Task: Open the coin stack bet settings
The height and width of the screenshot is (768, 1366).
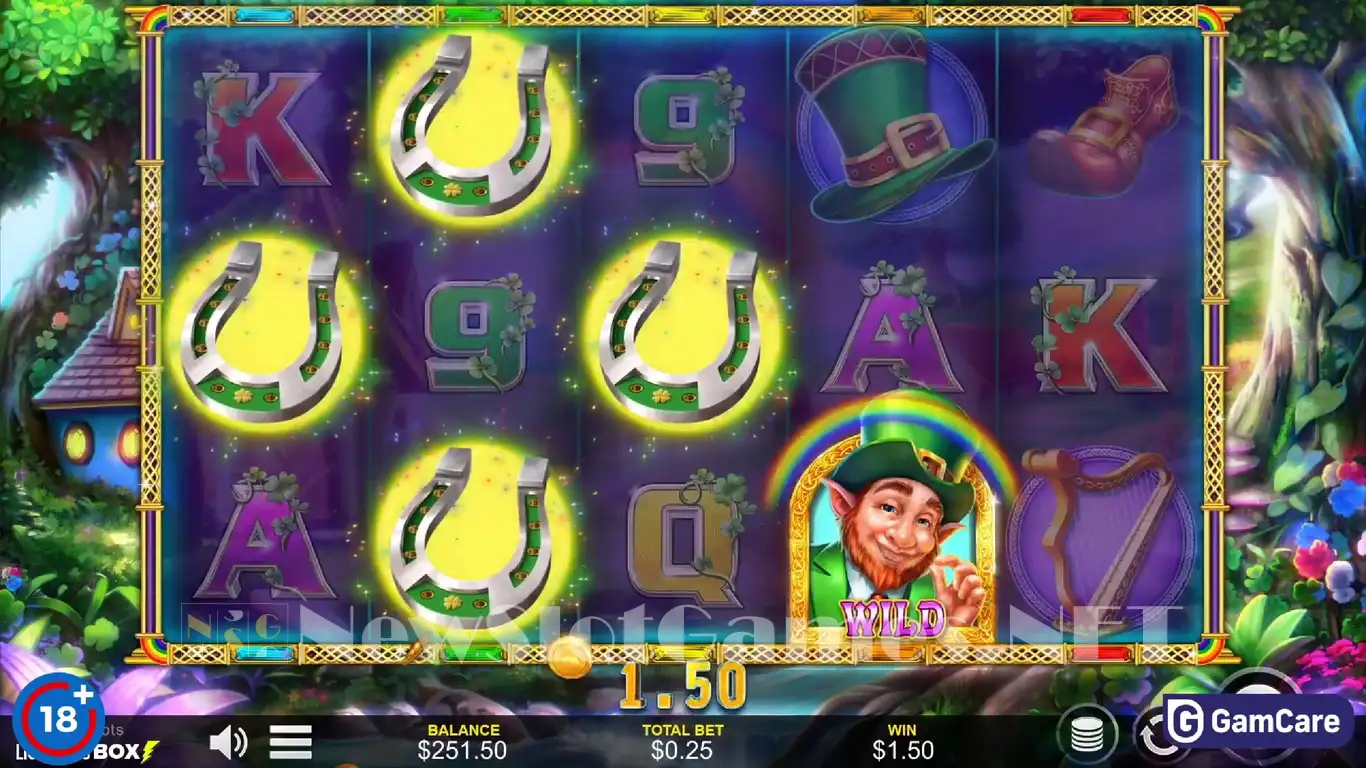Action: pos(1088,736)
